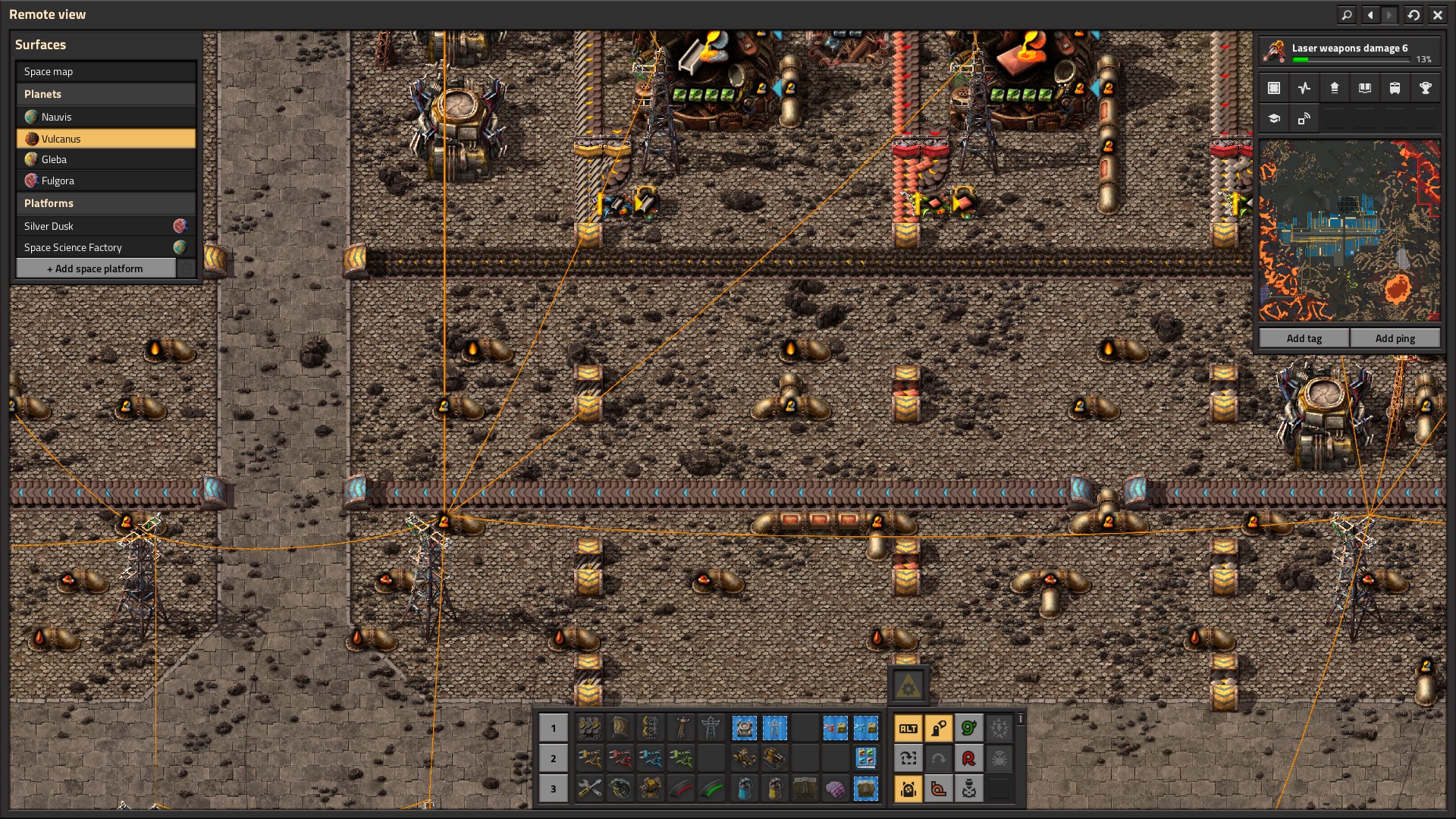Image resolution: width=1456 pixels, height=819 pixels.
Task: Close the Remote view window
Action: [1437, 14]
